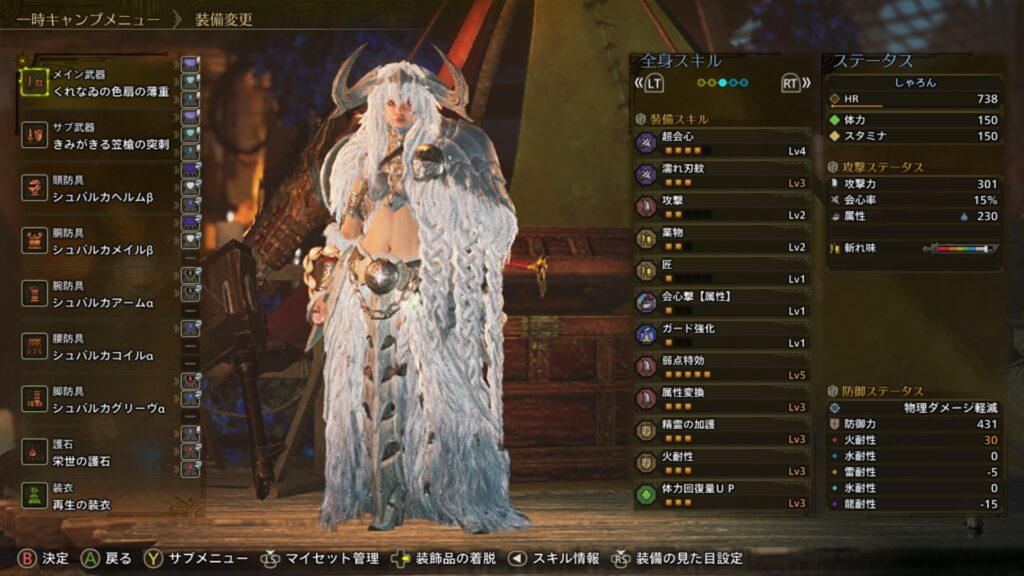Select the 会心撃【属性】 skill row
Screen dimensions: 1024x576
pyautogui.click(x=722, y=303)
